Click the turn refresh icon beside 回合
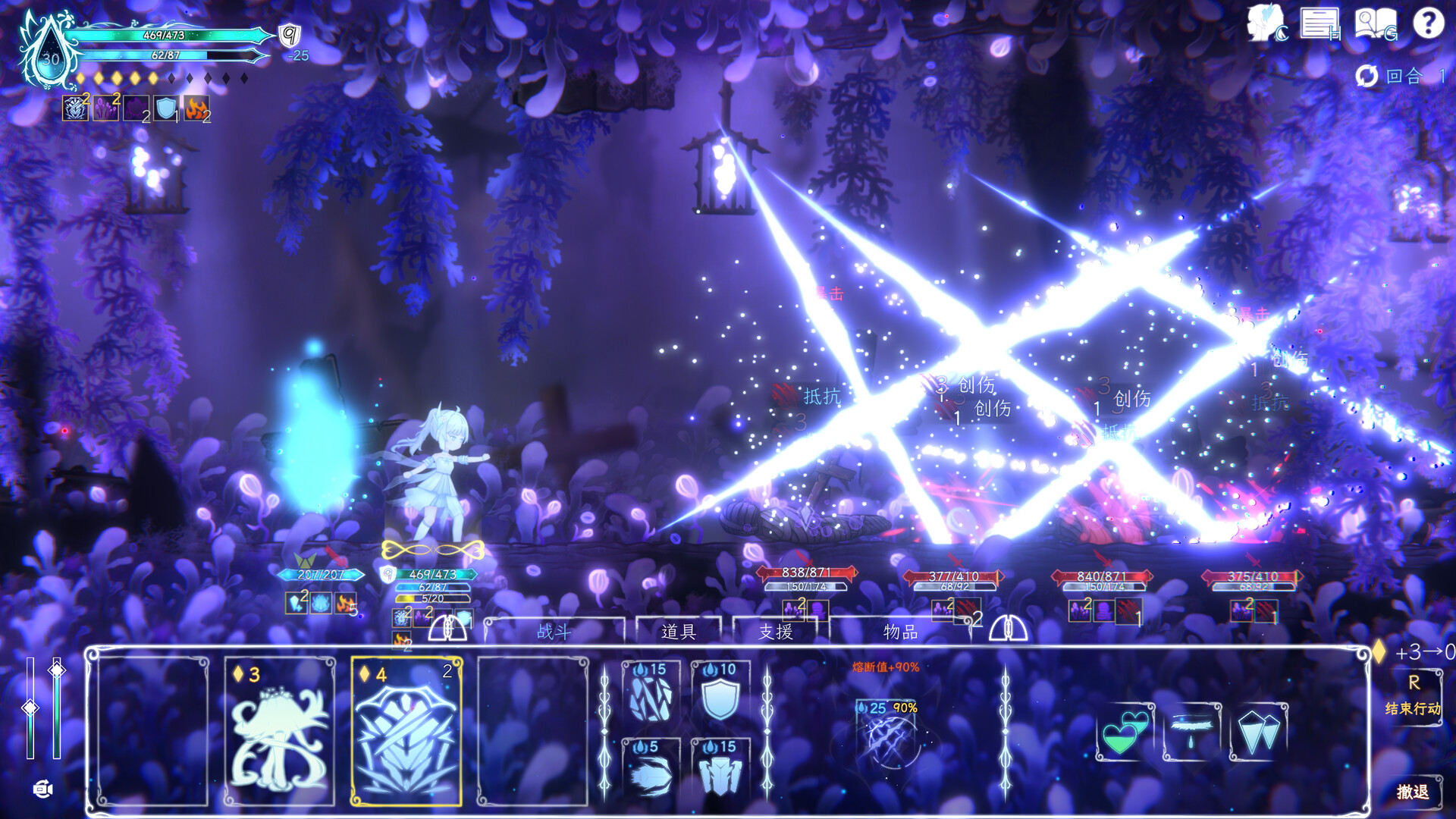 coord(1367,76)
